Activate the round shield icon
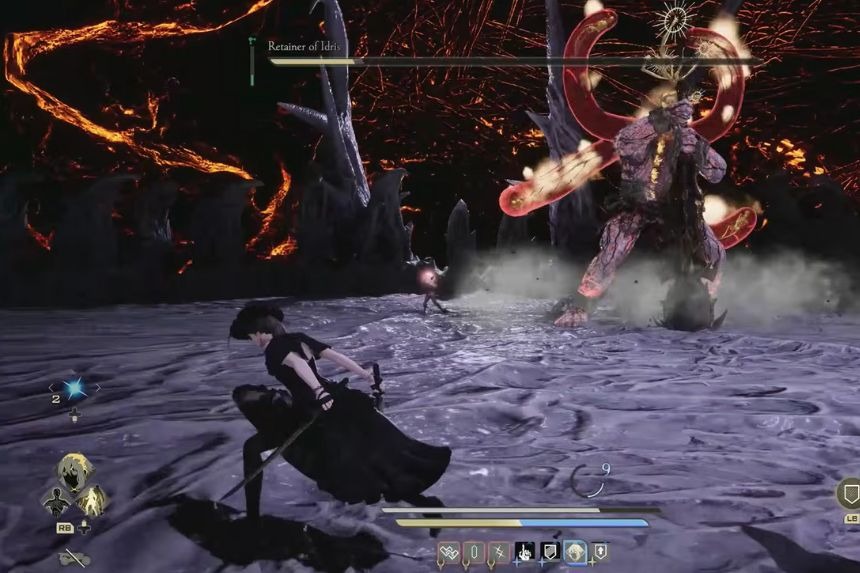The image size is (860, 573). pos(849,494)
